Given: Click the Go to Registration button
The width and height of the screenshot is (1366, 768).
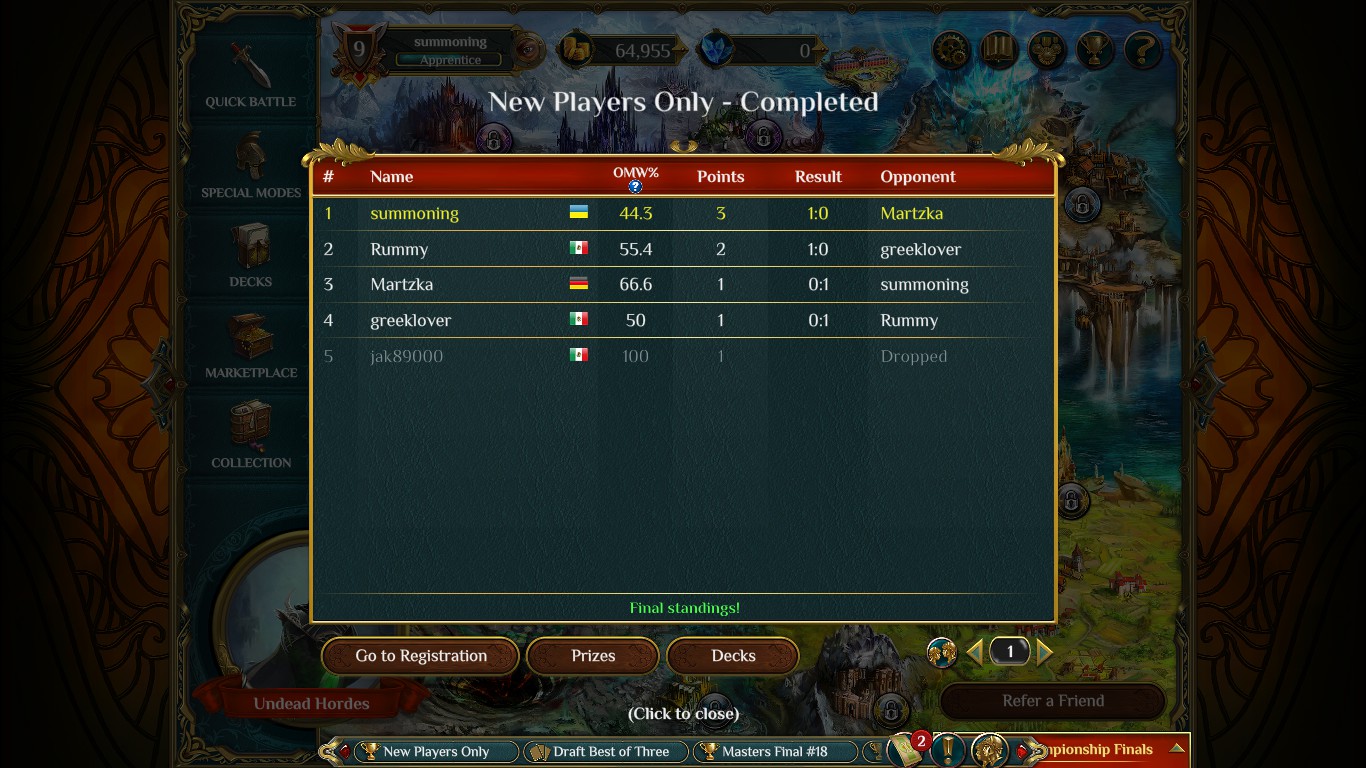Looking at the screenshot, I should point(419,656).
